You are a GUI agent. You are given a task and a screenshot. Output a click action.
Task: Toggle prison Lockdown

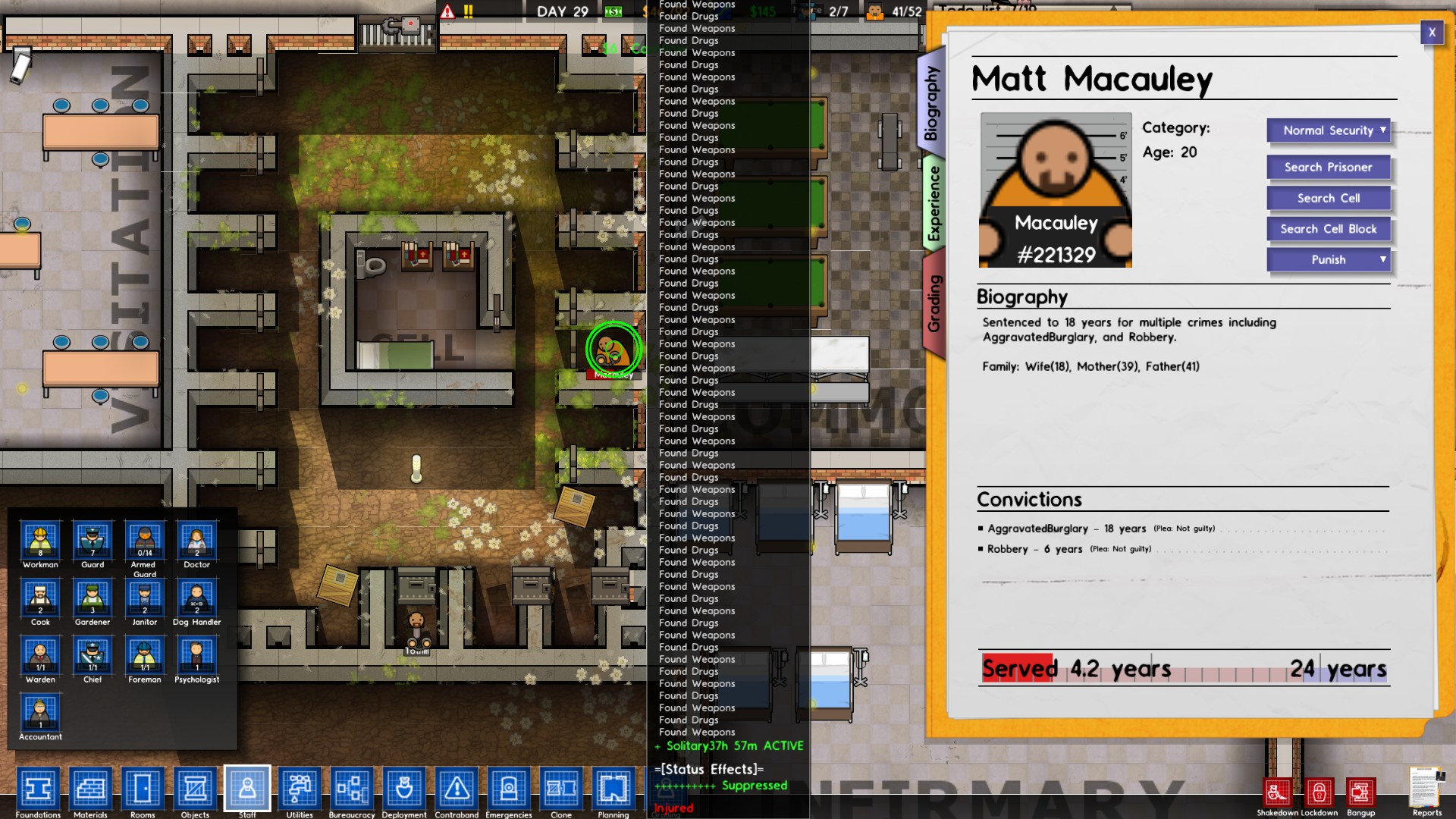point(1321,793)
